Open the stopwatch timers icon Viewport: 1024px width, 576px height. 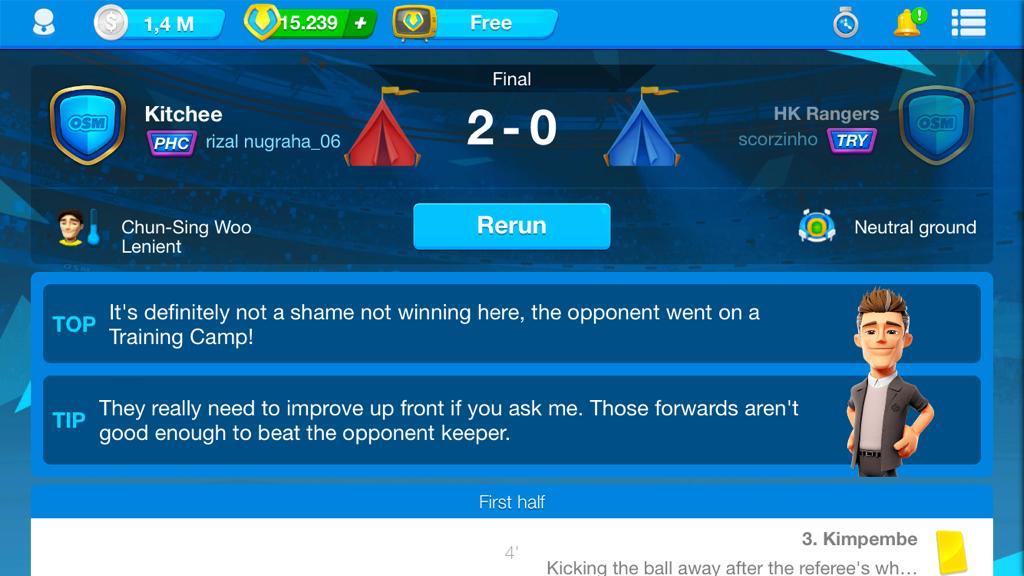click(x=846, y=22)
